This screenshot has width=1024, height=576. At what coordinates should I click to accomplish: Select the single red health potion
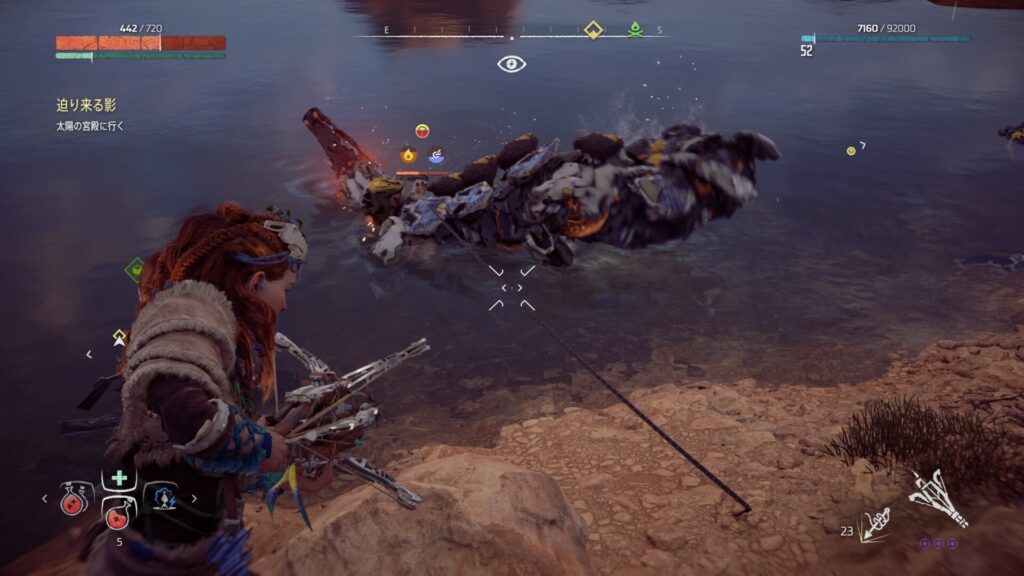[x=118, y=519]
